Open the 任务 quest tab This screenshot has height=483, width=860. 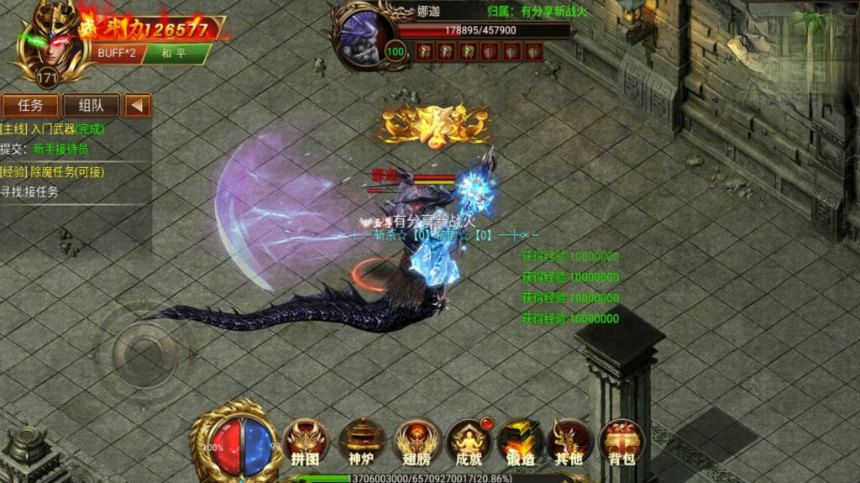(30, 105)
